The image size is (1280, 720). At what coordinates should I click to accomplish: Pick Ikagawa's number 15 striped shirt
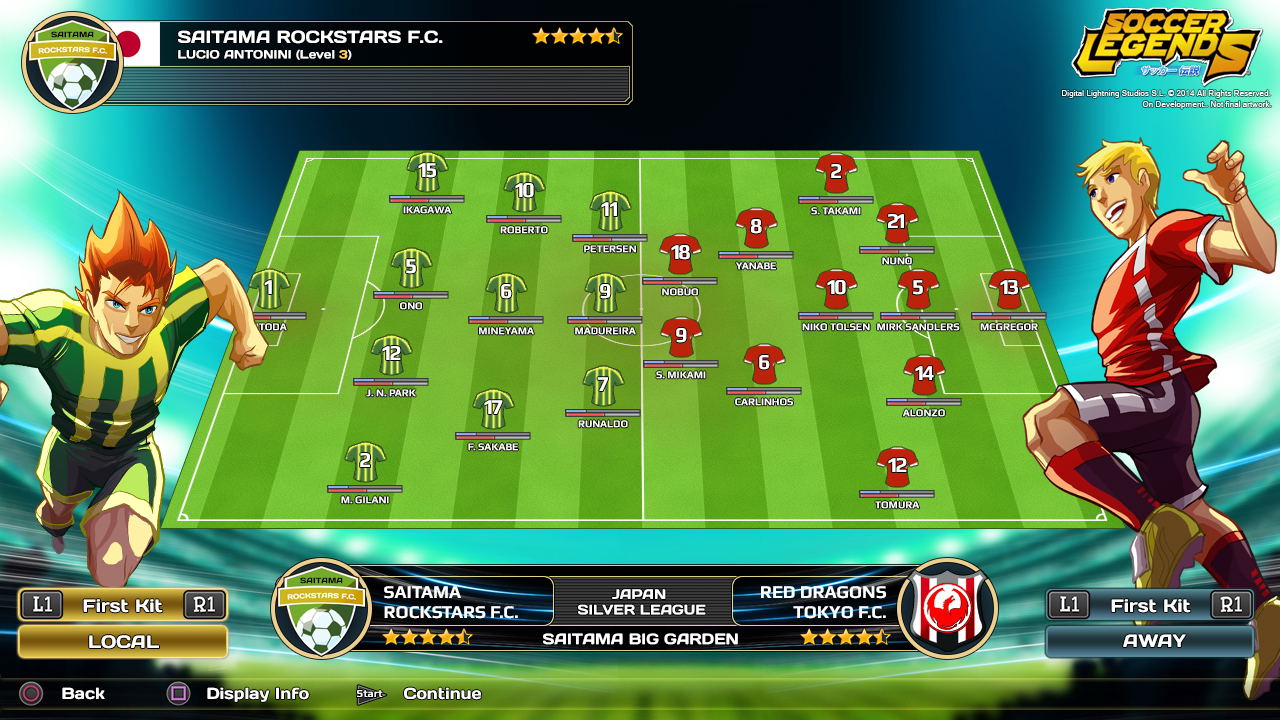pos(427,172)
